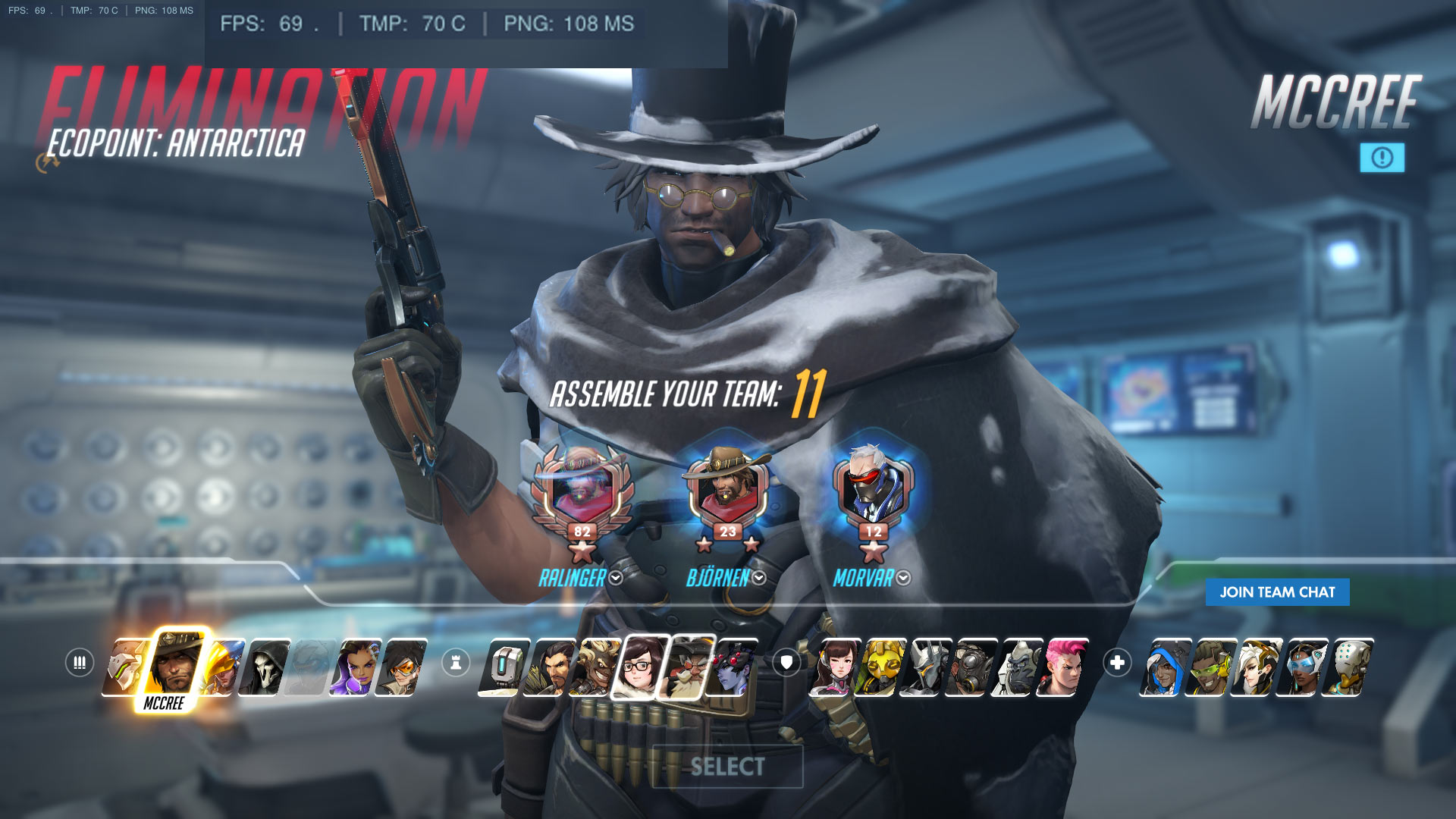Choose Lúcio from the support heroes

tap(1210, 667)
